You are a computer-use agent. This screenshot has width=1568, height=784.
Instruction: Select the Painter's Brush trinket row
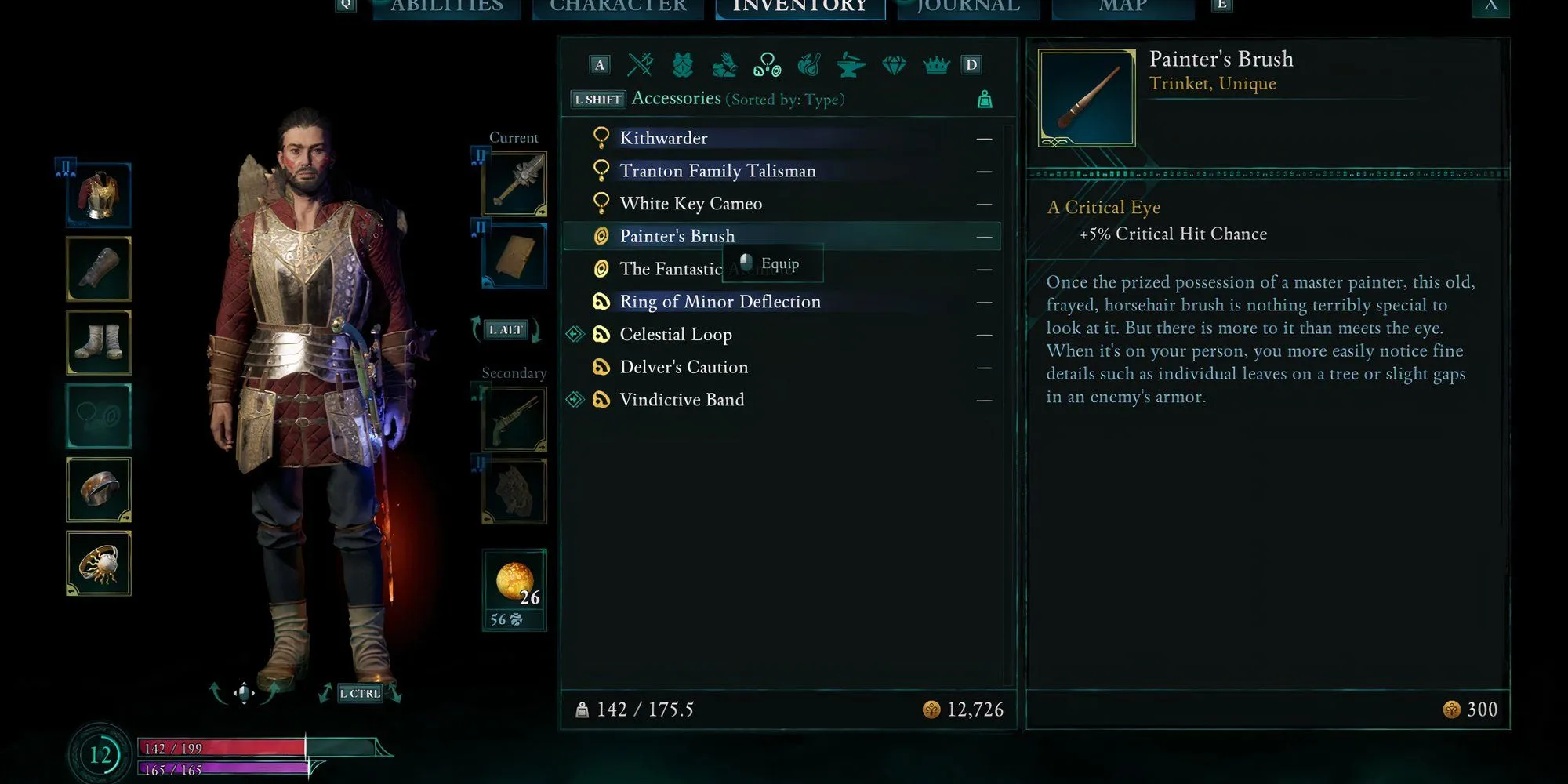677,236
